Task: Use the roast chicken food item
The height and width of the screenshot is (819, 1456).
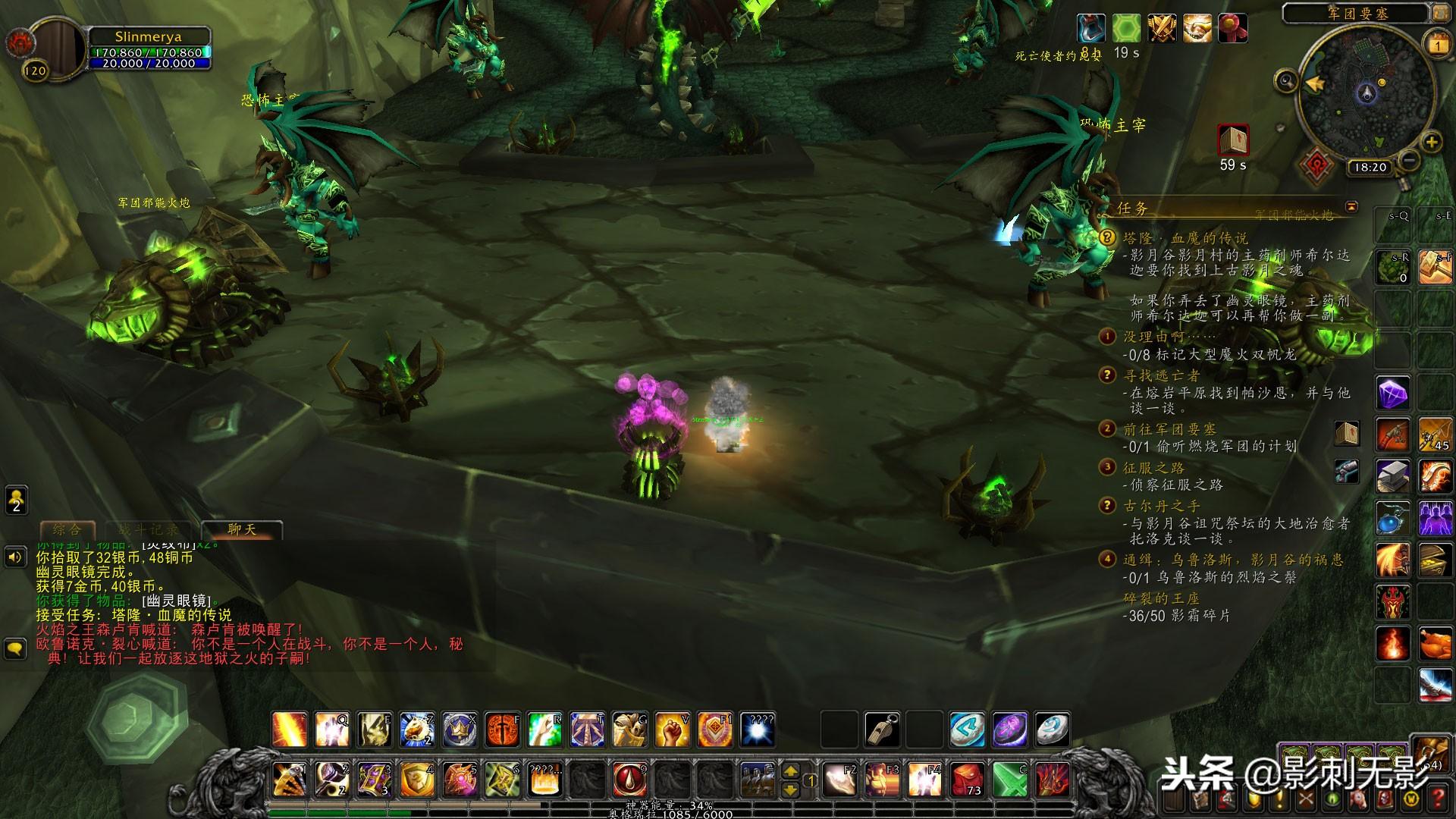Action: tap(1435, 645)
